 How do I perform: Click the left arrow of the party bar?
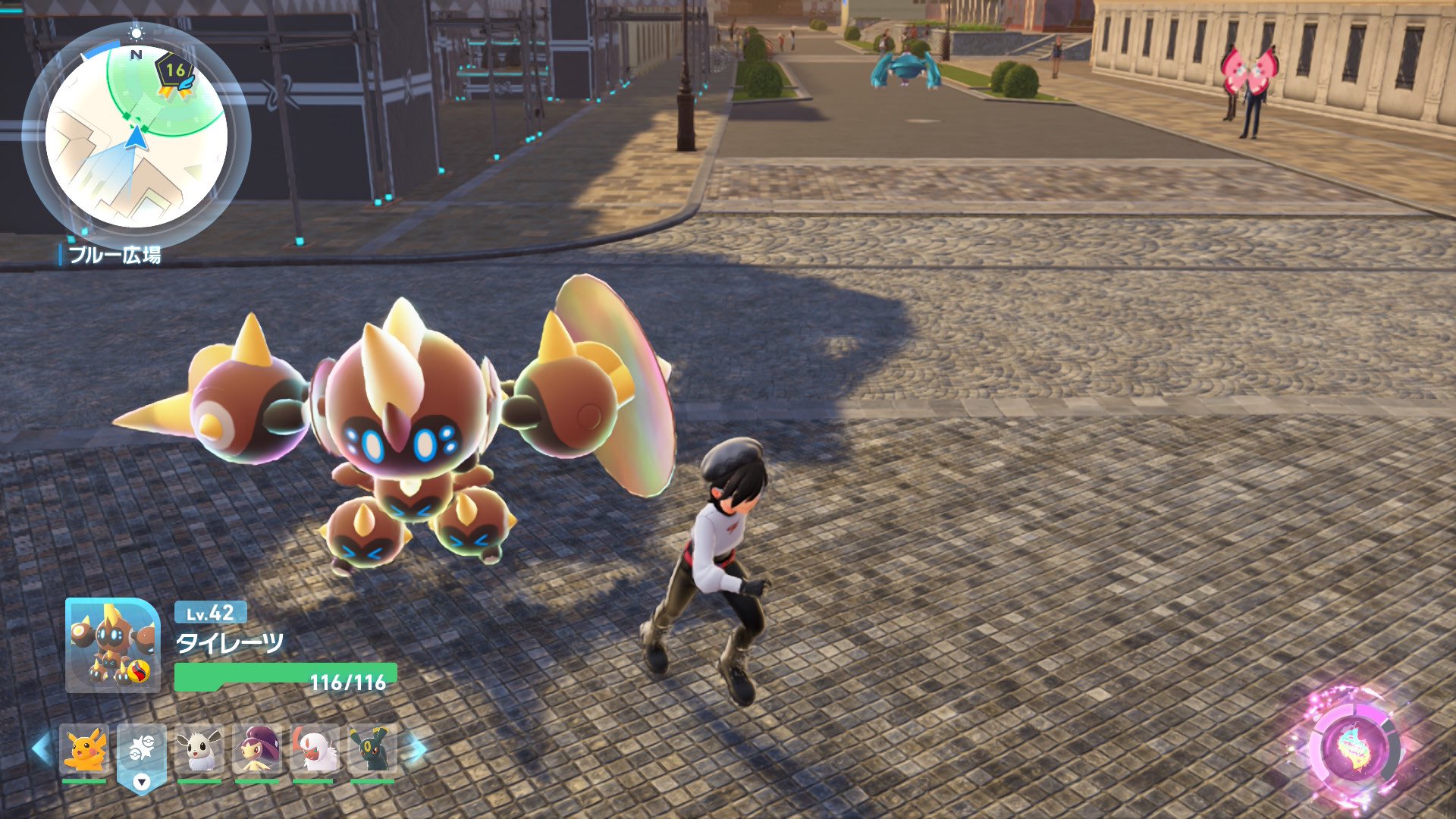point(42,749)
